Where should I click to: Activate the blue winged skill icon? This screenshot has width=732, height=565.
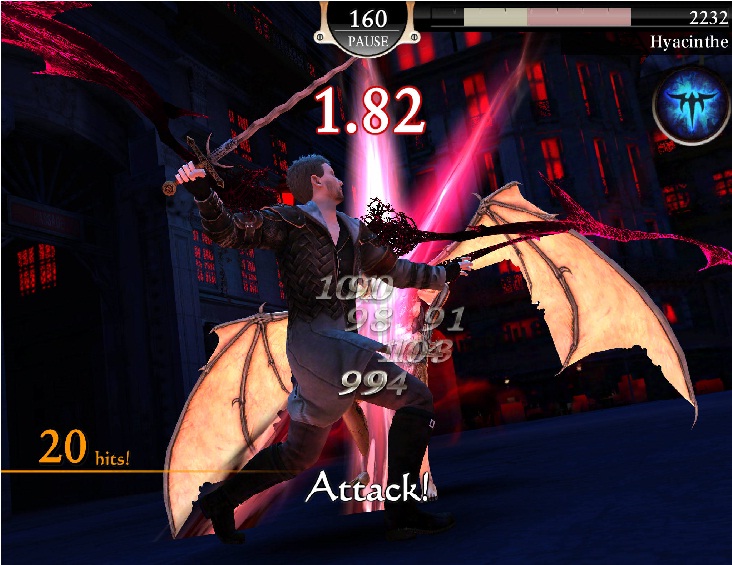688,105
